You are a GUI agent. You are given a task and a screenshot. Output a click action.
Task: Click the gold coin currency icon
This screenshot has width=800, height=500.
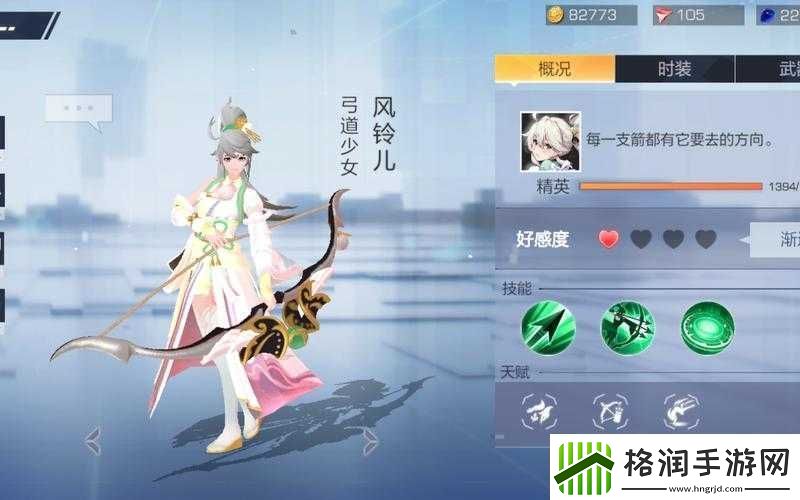(x=555, y=14)
